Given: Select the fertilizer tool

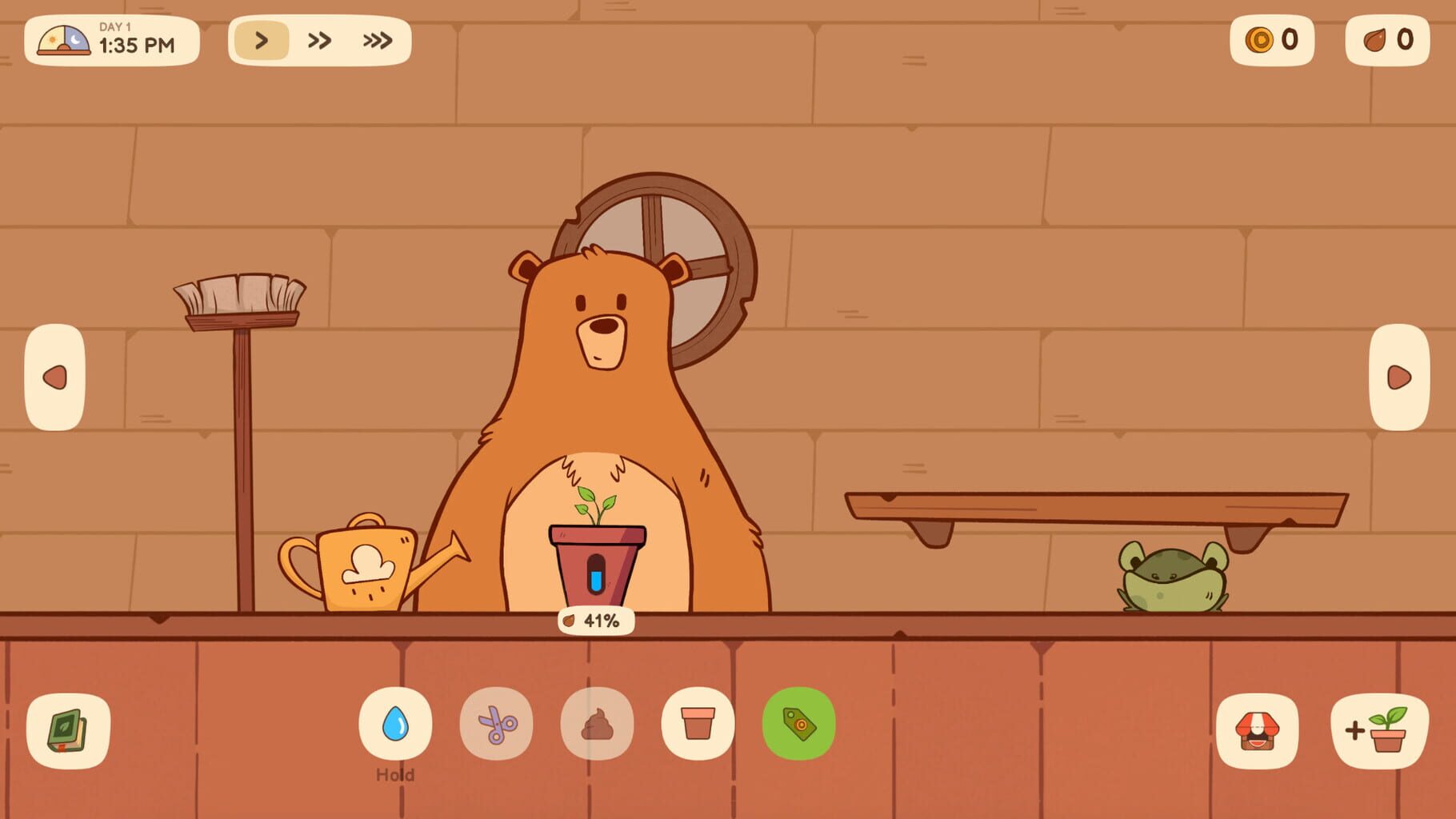Looking at the screenshot, I should pos(598,725).
